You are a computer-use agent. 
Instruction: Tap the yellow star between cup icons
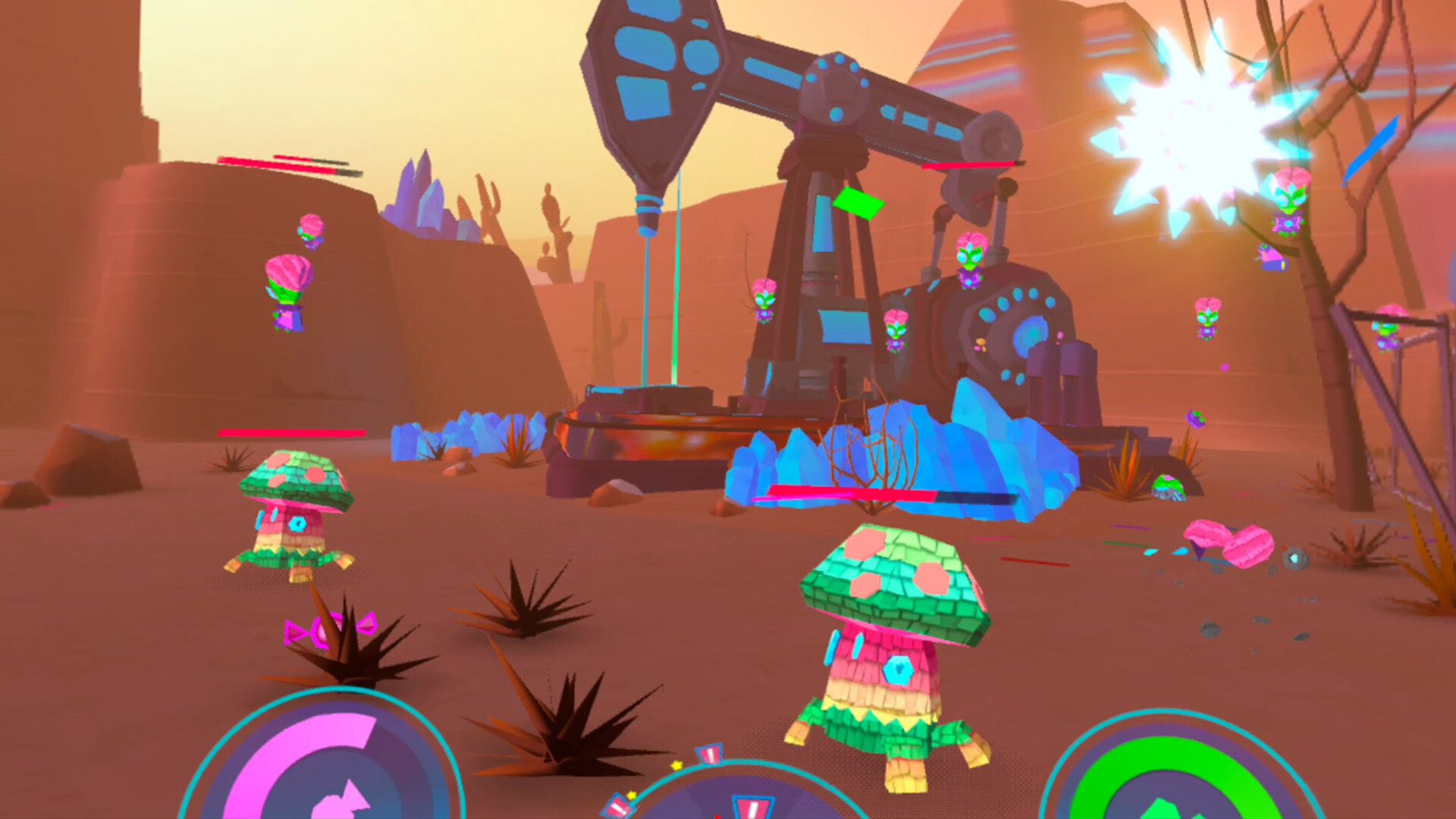coord(677,766)
